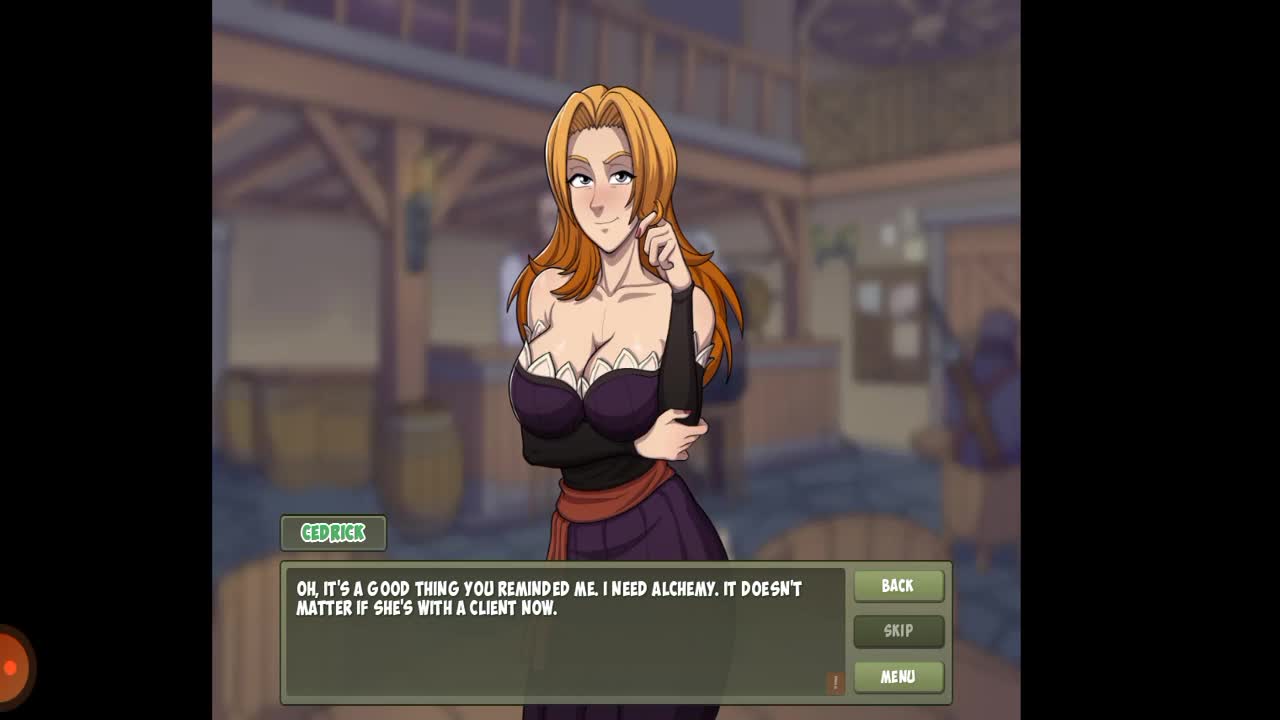The width and height of the screenshot is (1280, 720).
Task: Tap the red screen recorder overlay bubble
Action: pyautogui.click(x=11, y=667)
